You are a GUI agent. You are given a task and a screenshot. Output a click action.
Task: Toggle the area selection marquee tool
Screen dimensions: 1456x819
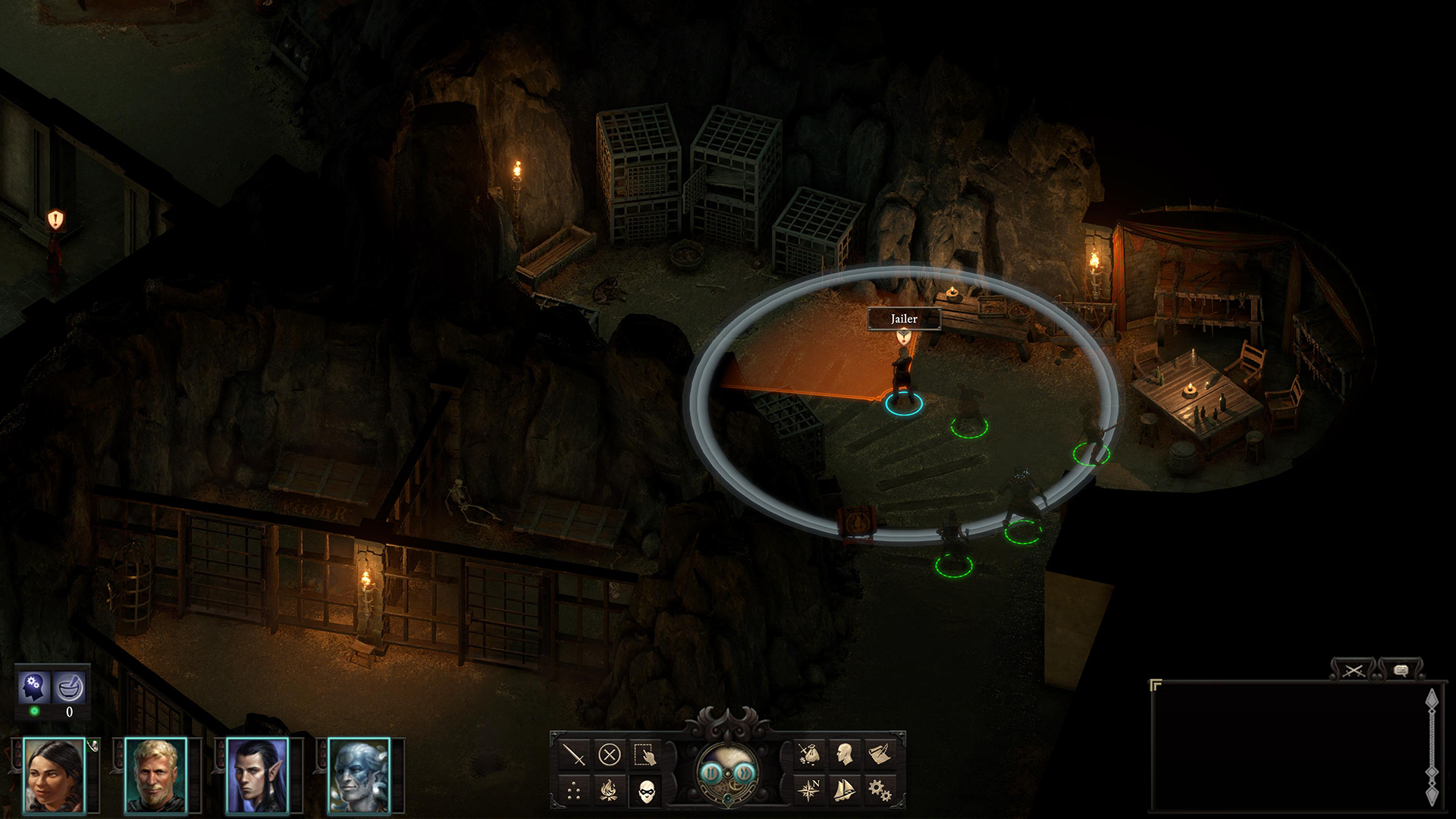[x=645, y=755]
